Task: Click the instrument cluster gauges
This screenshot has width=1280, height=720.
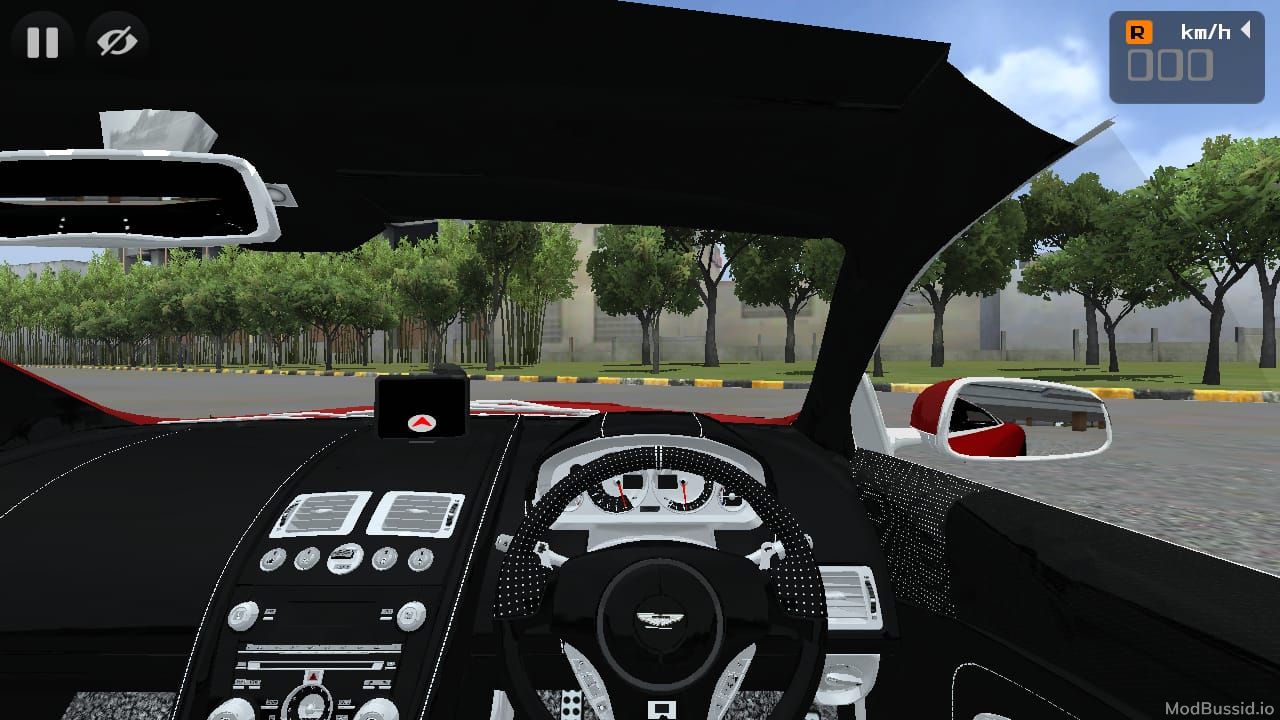Action: pyautogui.click(x=660, y=492)
